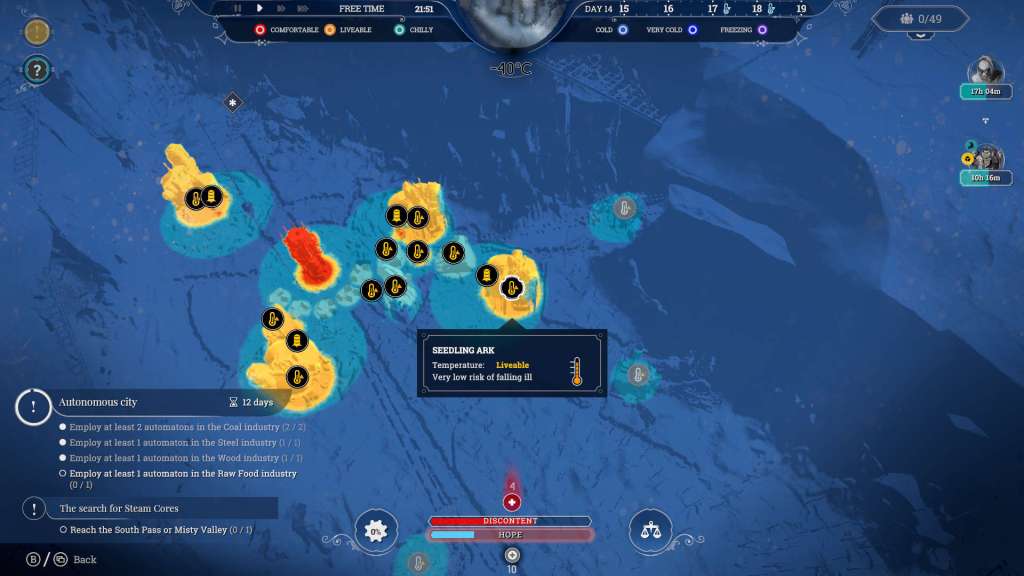
Task: Open the population counter panel
Action: (x=921, y=19)
